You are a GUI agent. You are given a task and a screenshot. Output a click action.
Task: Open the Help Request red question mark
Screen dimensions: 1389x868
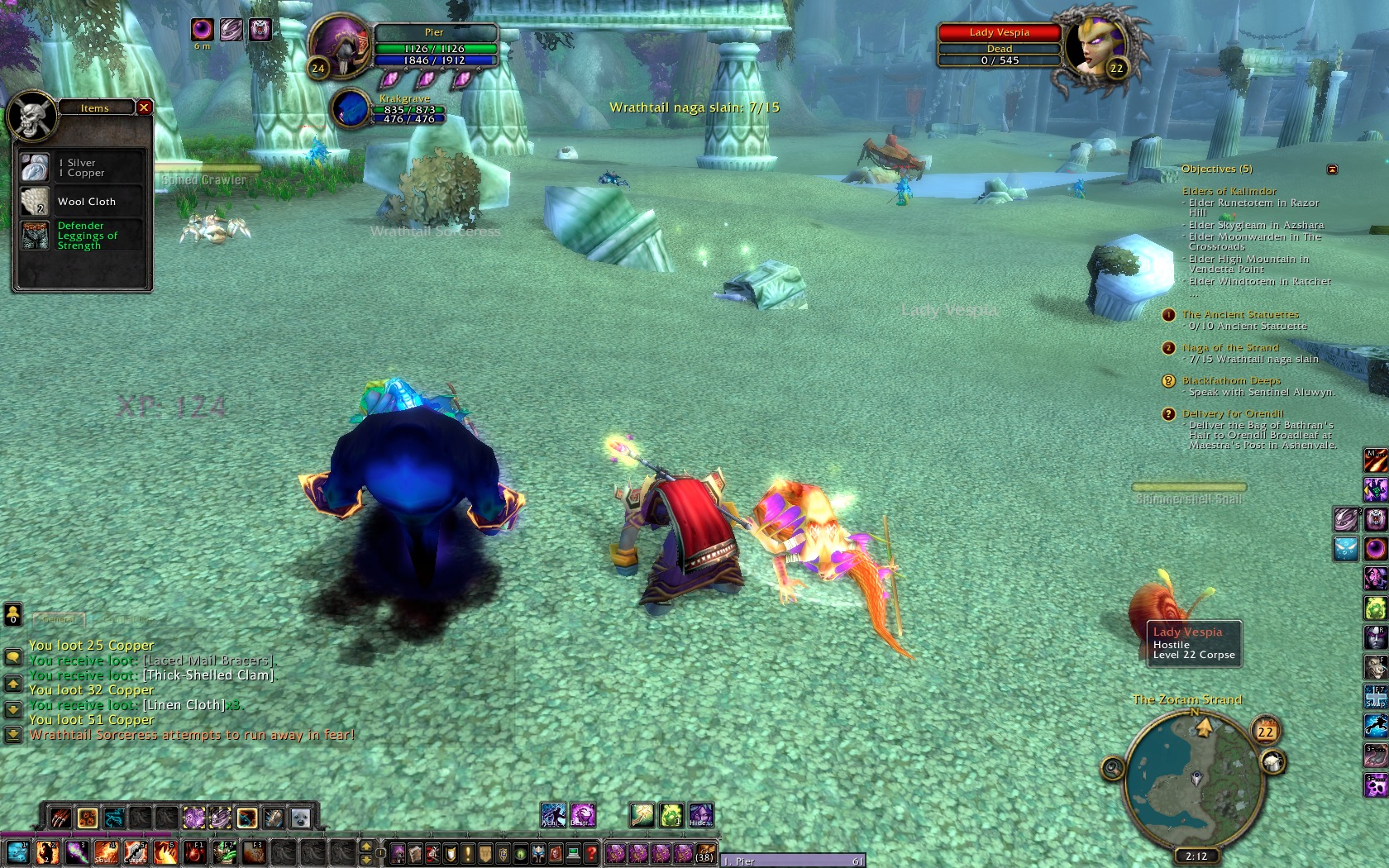click(x=591, y=853)
